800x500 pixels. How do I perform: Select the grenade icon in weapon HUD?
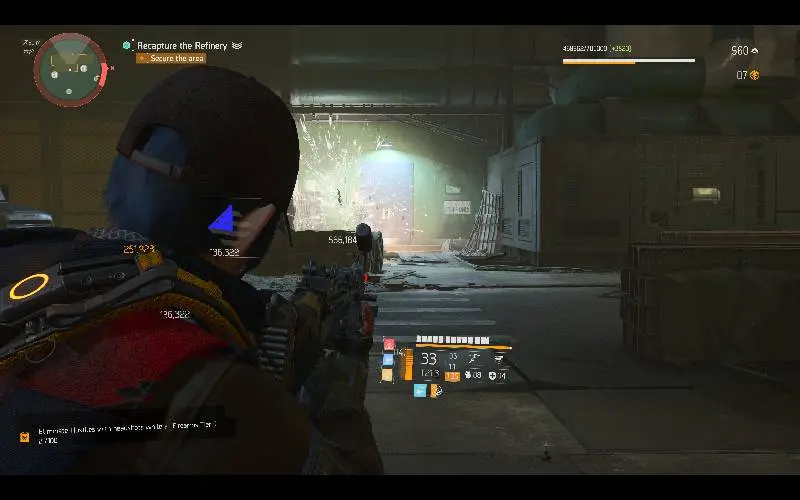[466, 375]
